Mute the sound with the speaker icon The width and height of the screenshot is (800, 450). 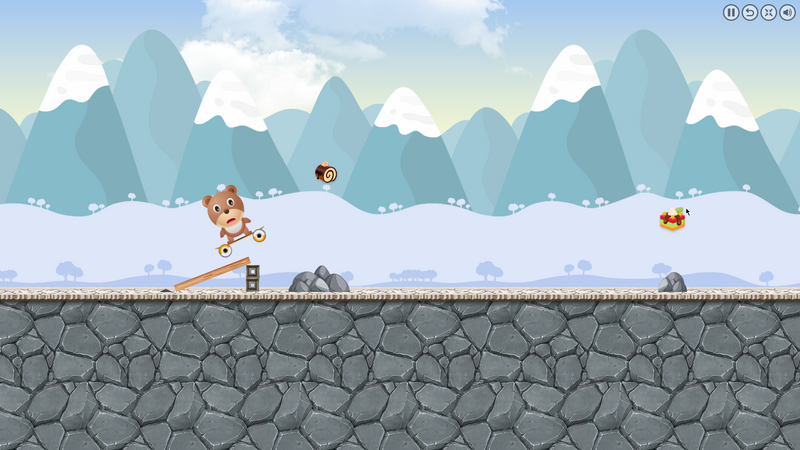(x=787, y=12)
